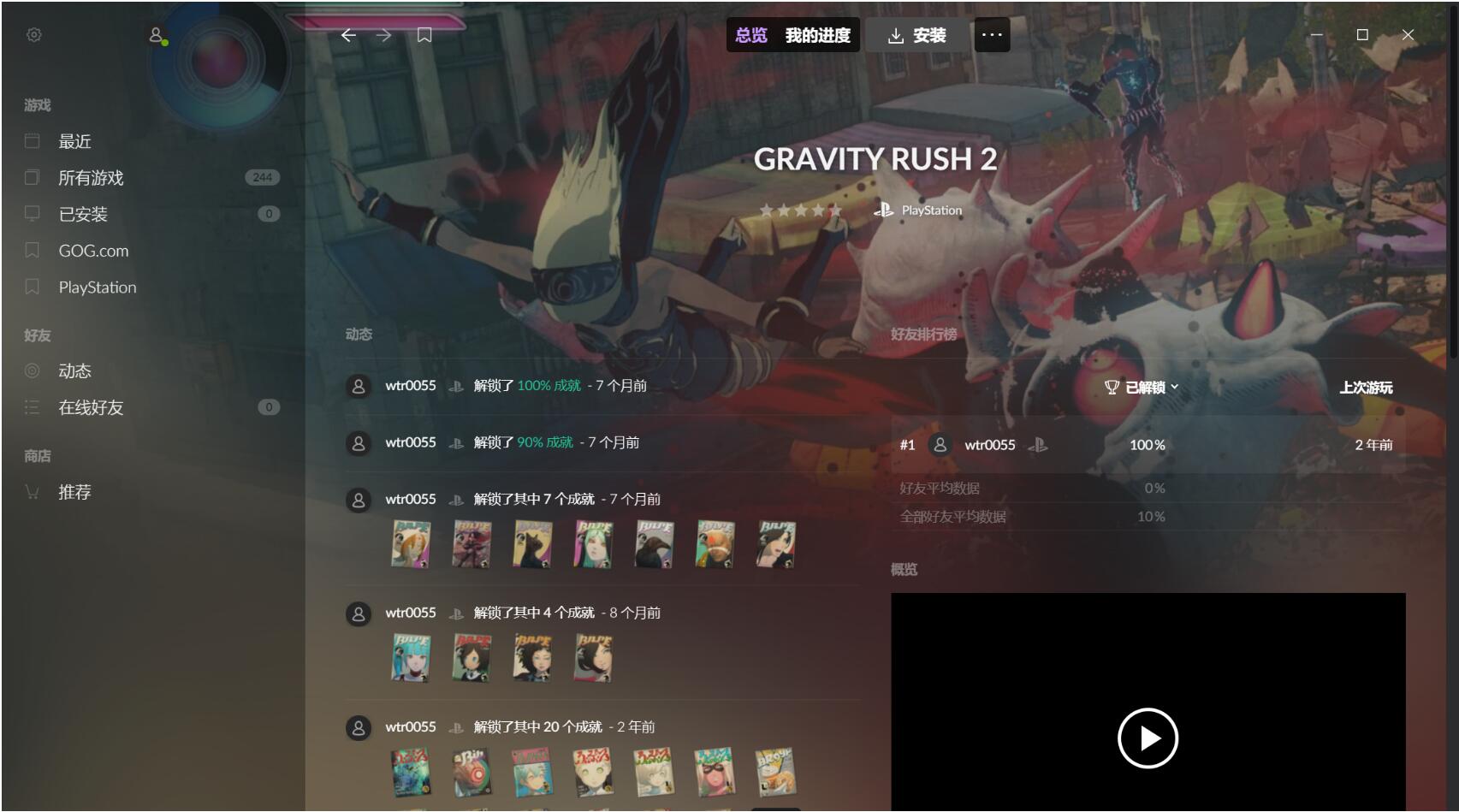Image resolution: width=1459 pixels, height=812 pixels.
Task: Go back with the left arrow
Action: [348, 35]
